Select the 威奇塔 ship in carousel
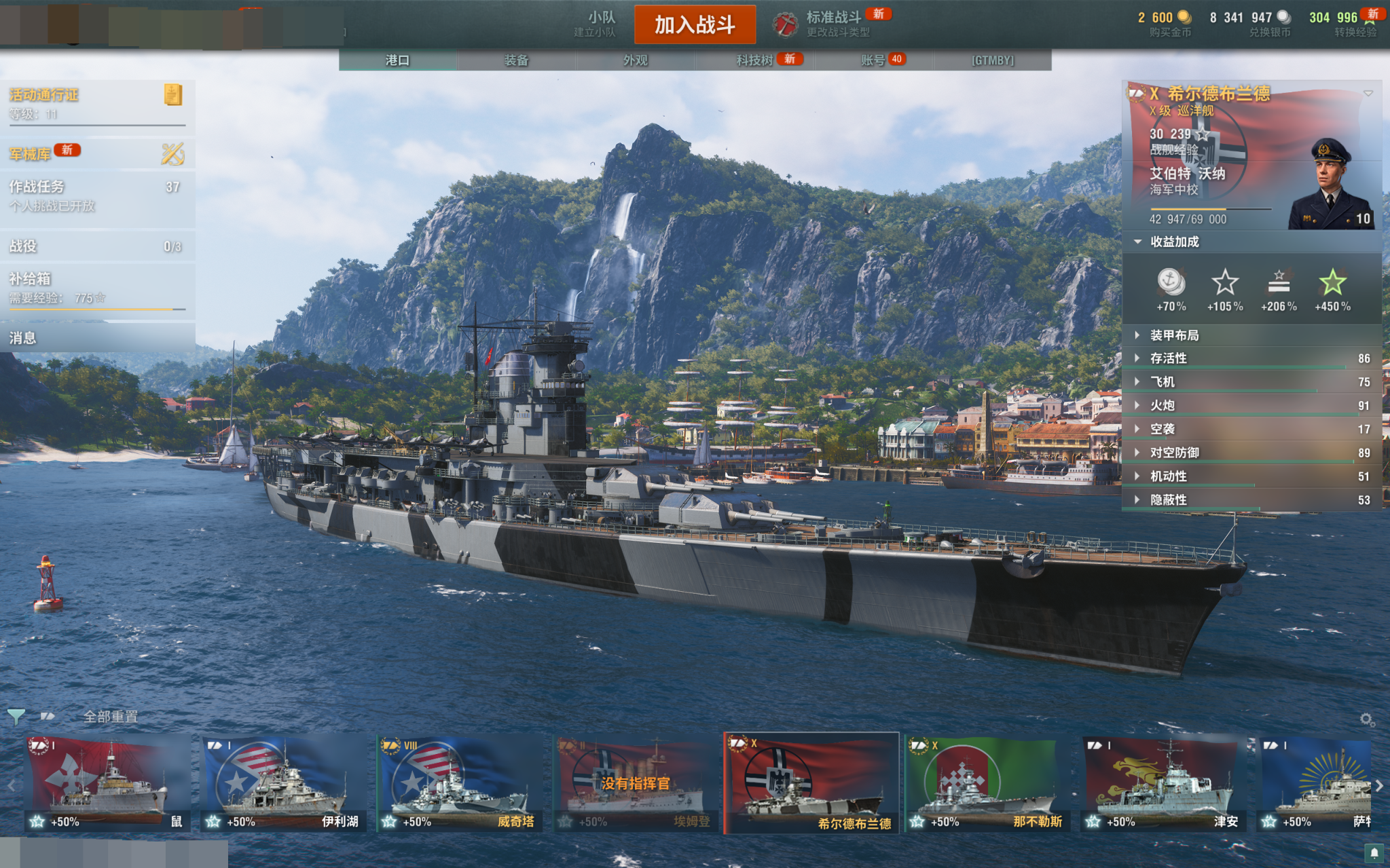1390x868 pixels. pyautogui.click(x=459, y=784)
